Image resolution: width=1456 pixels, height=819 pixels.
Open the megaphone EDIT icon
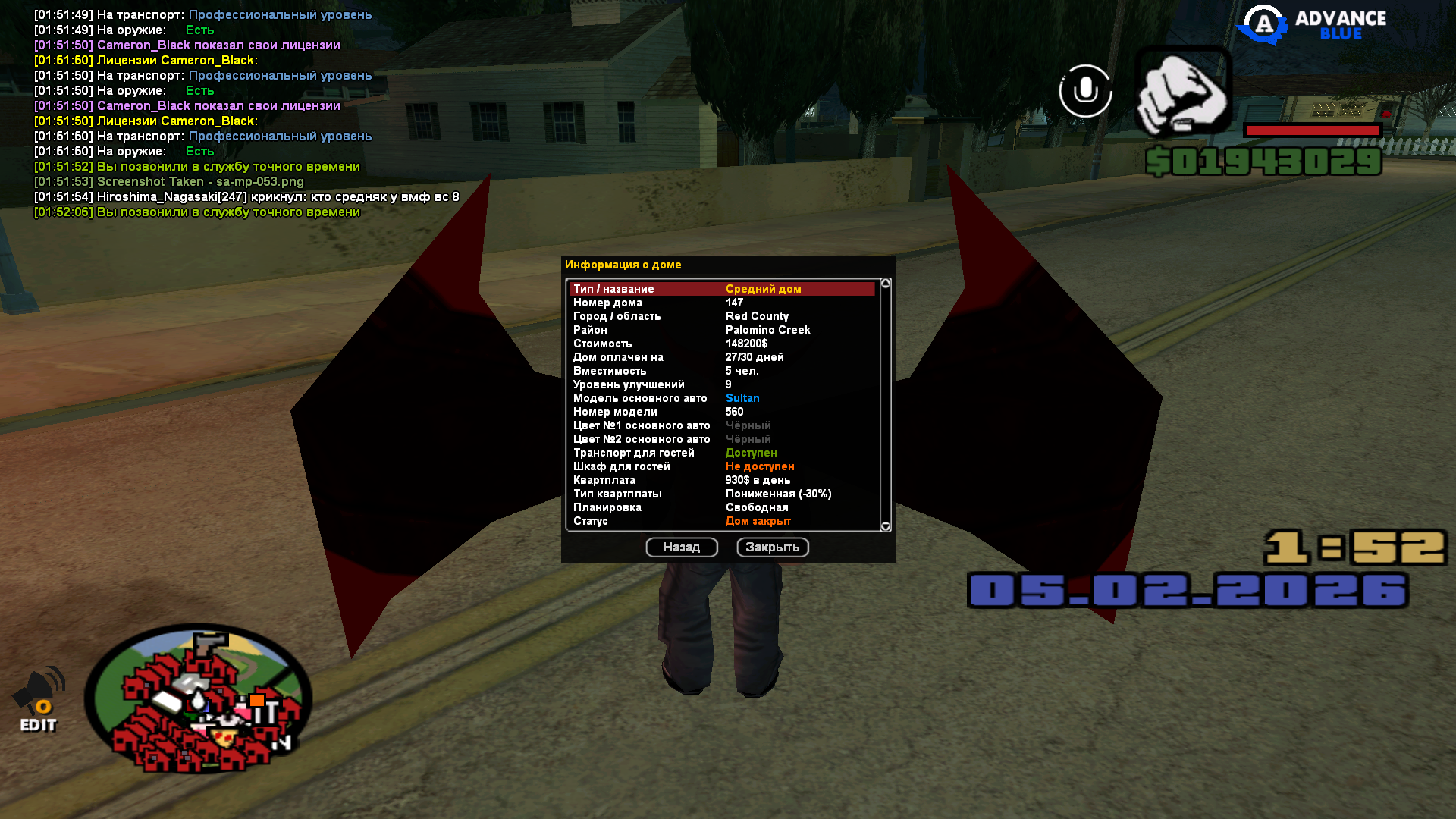pos(39,699)
